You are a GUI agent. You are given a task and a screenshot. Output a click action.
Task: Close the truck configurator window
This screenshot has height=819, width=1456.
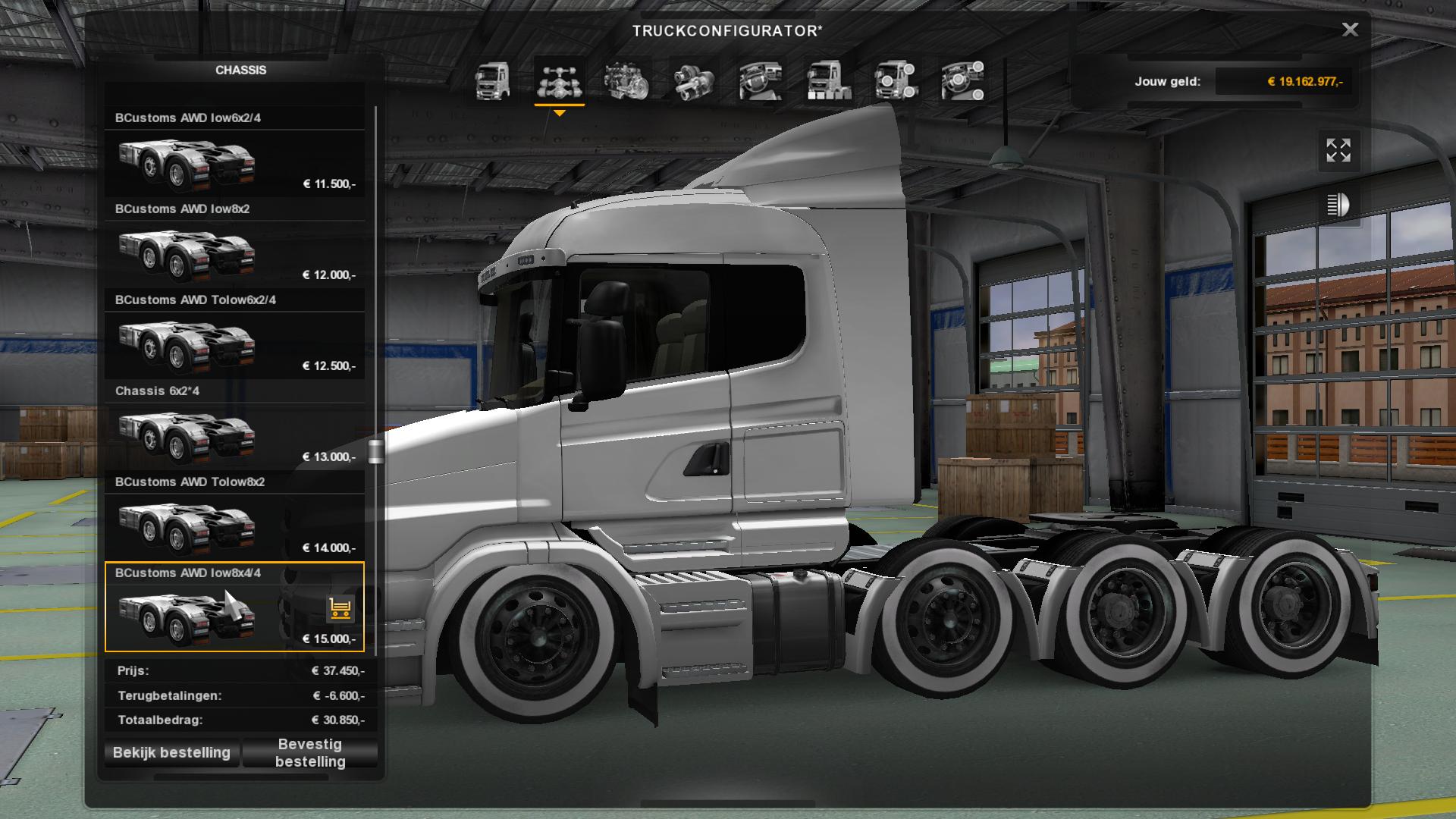1350,30
